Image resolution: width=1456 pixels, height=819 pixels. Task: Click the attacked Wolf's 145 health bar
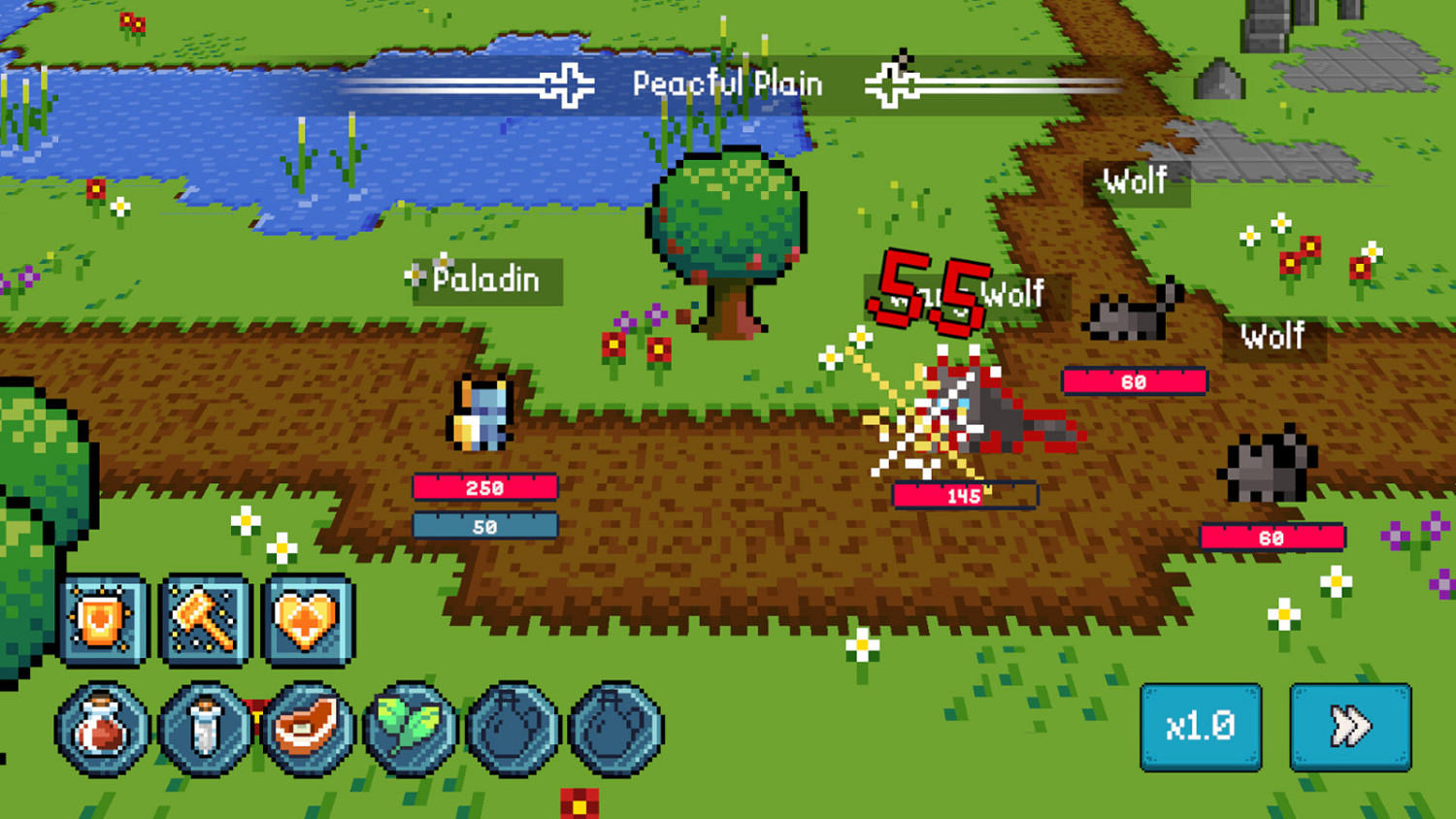[x=966, y=497]
